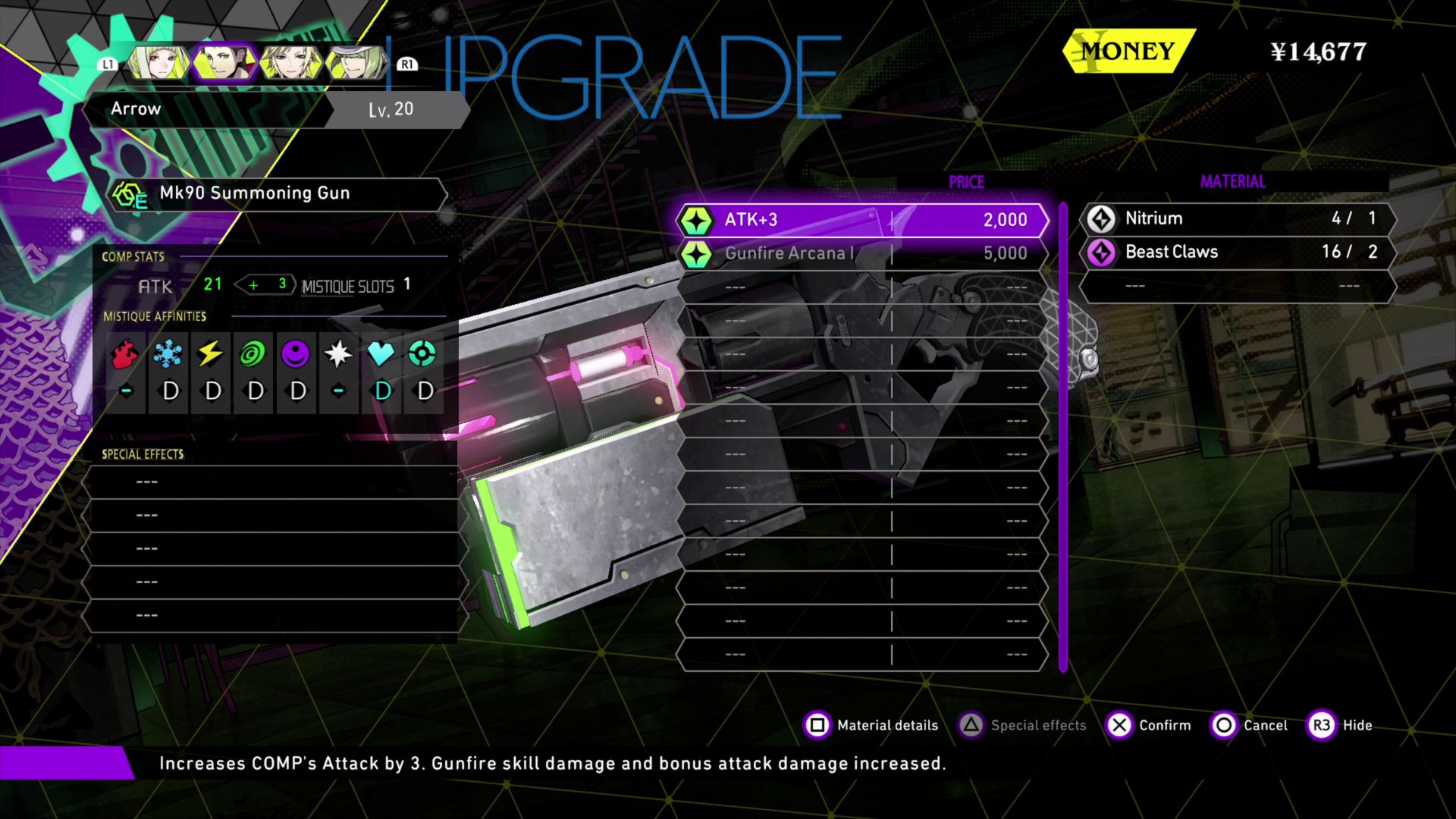Switch to the character wearing a white hat
This screenshot has height=819, width=1456.
[x=356, y=63]
